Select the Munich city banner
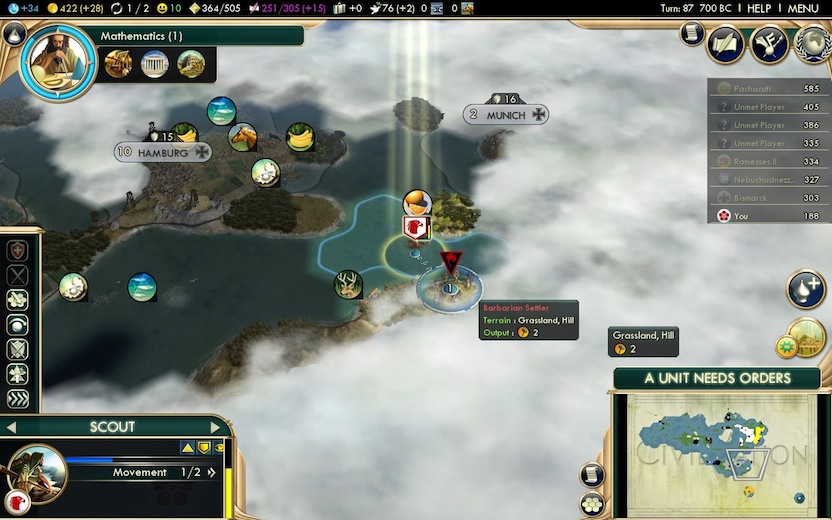Viewport: 832px width, 520px height. (506, 115)
